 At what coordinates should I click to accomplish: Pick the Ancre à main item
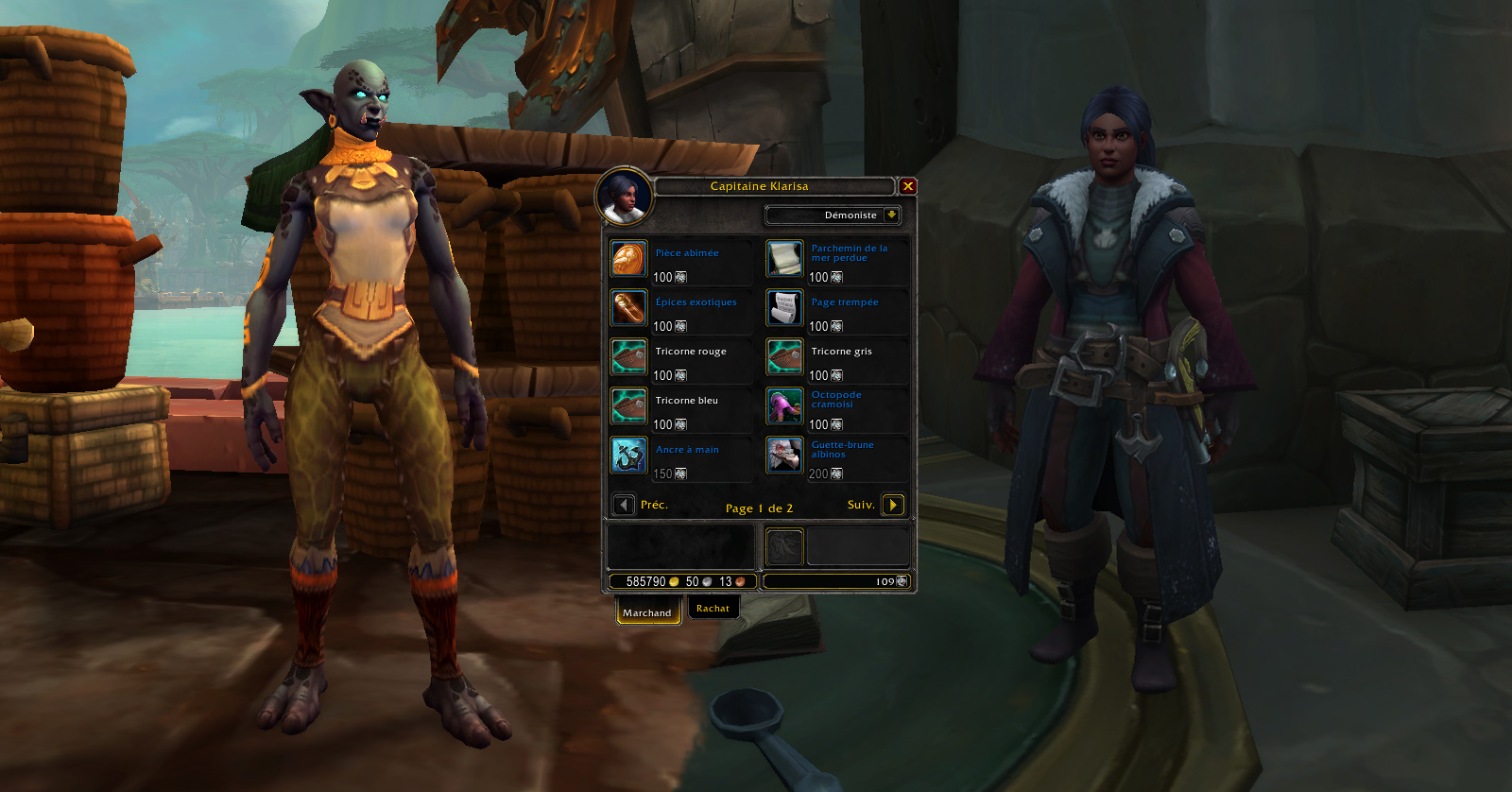click(628, 455)
